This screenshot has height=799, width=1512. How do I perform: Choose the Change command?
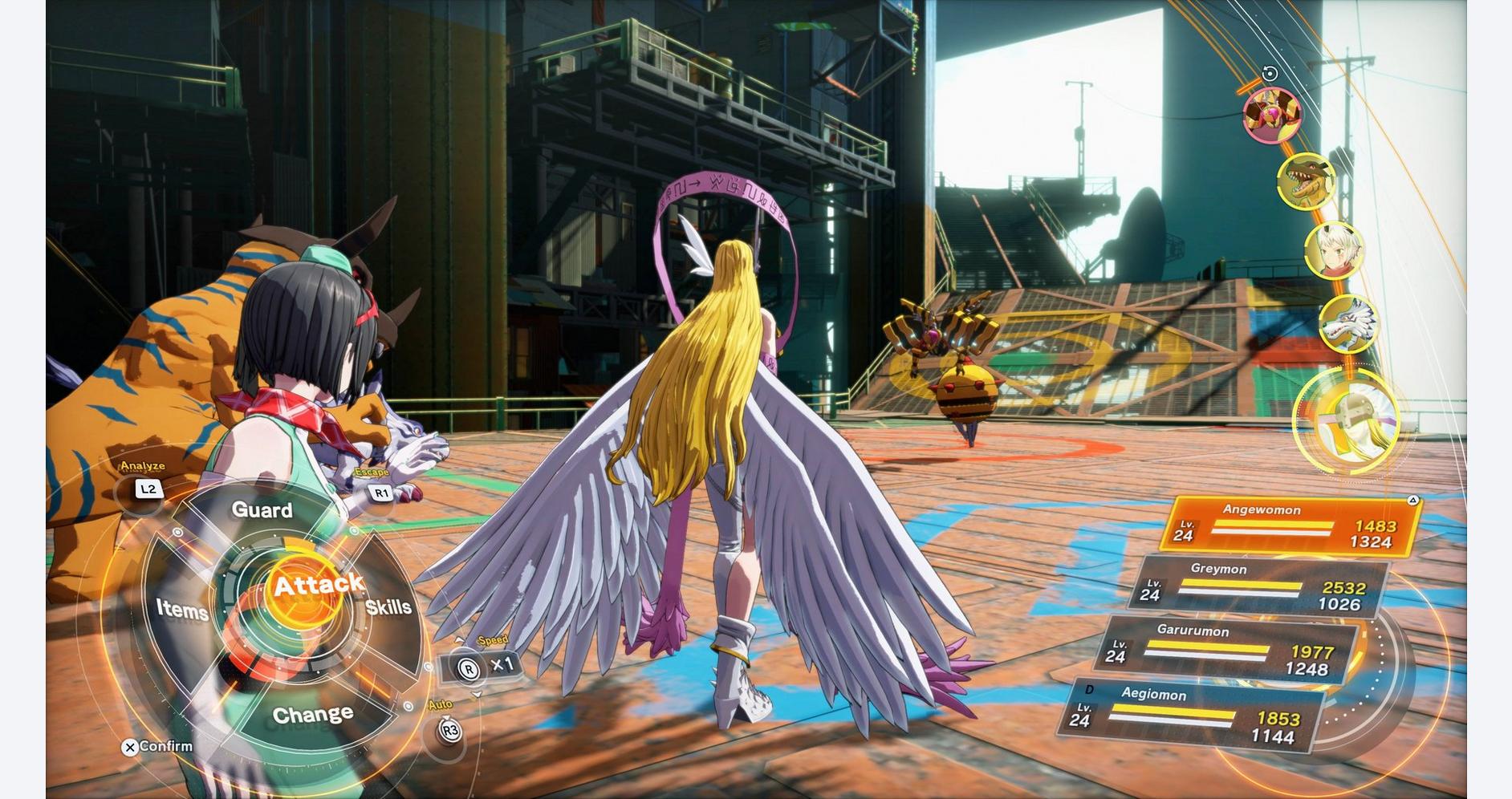(x=312, y=714)
